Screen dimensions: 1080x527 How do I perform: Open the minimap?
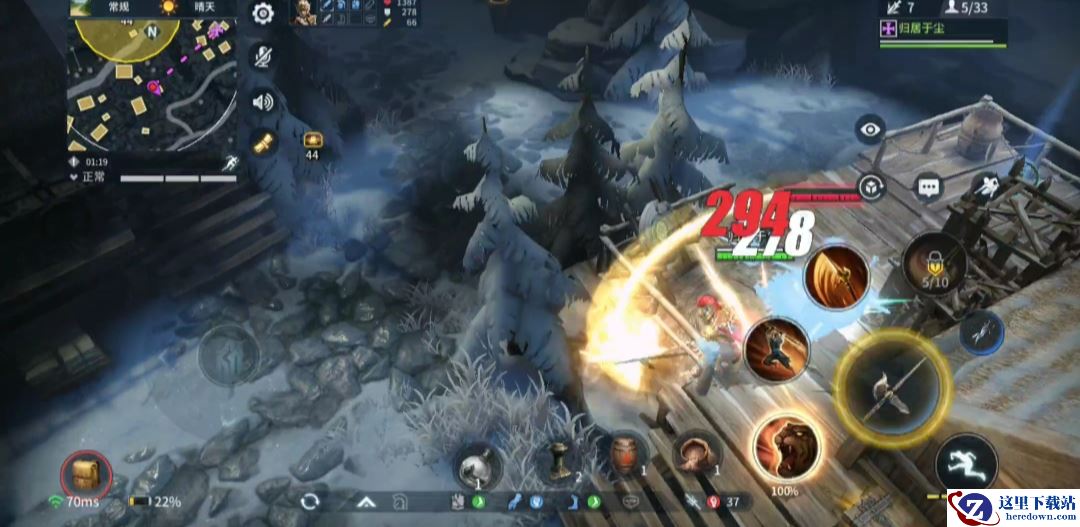[x=152, y=85]
